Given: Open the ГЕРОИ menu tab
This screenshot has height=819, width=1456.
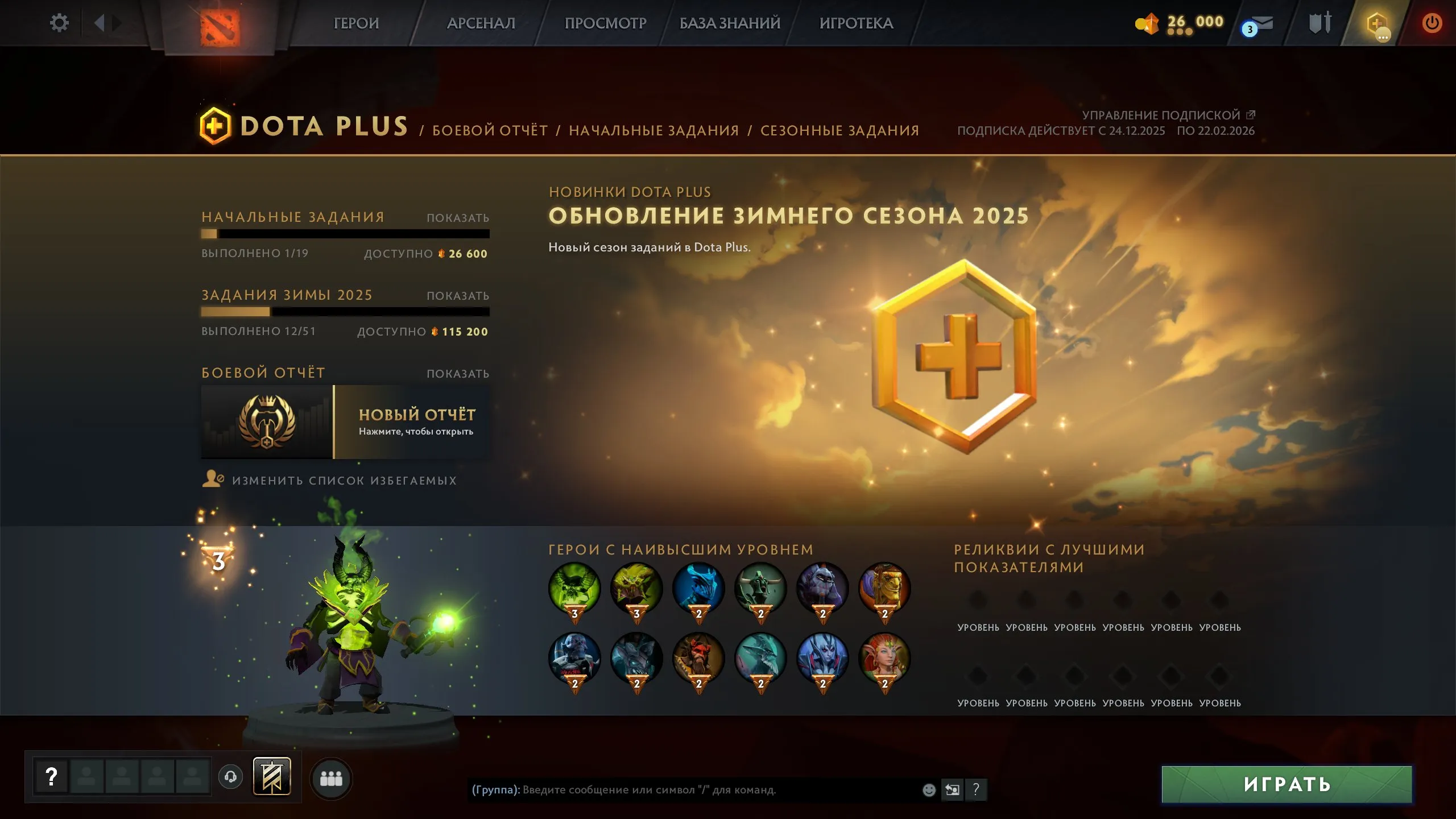Looking at the screenshot, I should tap(356, 23).
